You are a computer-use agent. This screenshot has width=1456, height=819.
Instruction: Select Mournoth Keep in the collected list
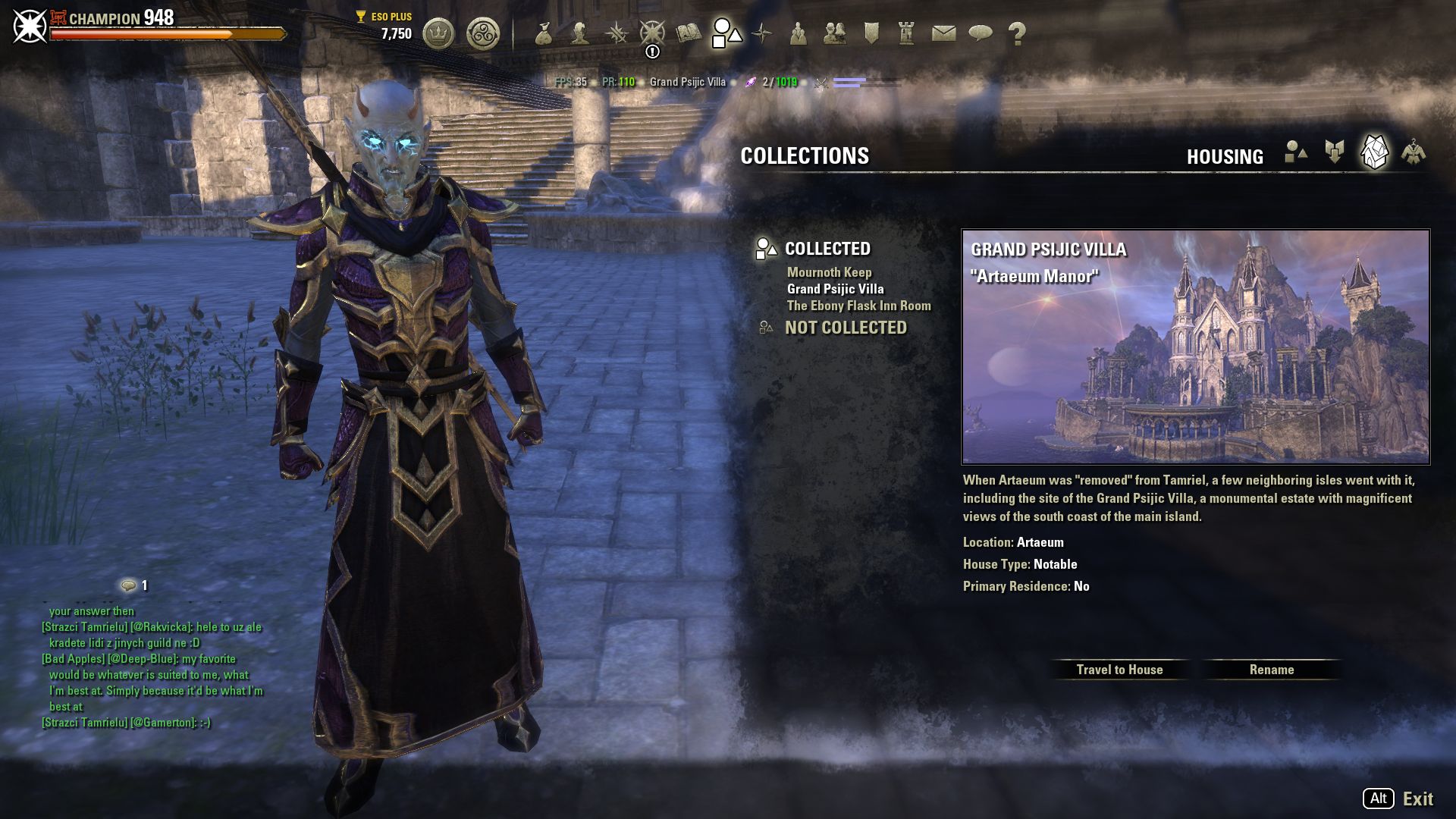pyautogui.click(x=829, y=272)
